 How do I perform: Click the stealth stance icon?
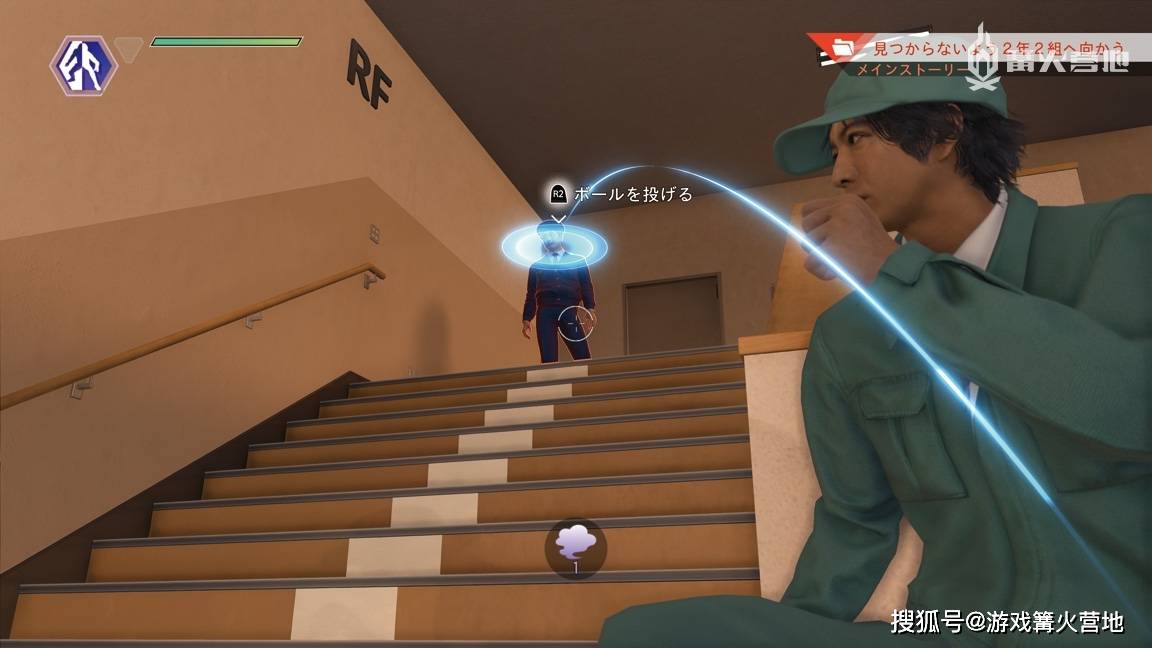point(84,65)
